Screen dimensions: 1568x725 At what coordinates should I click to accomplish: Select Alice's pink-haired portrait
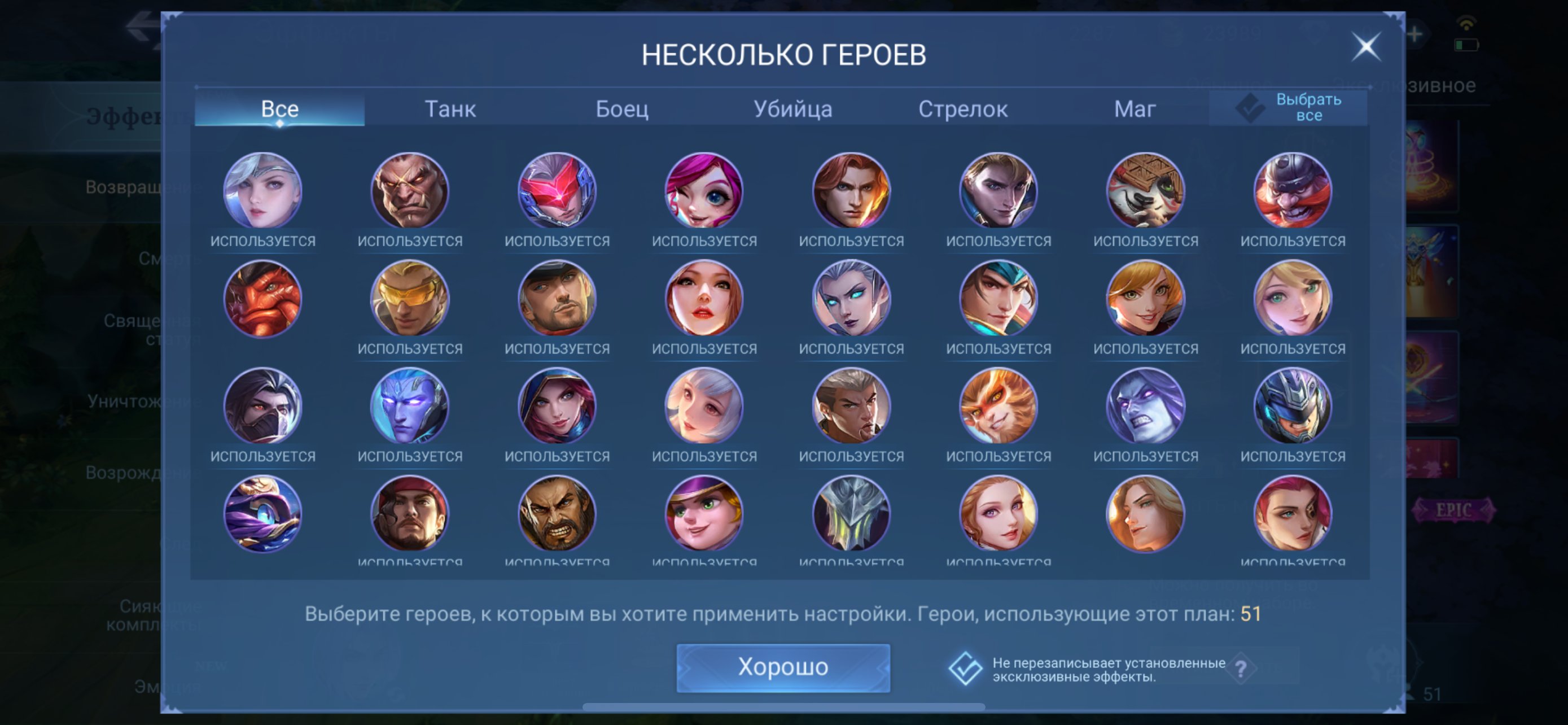705,192
